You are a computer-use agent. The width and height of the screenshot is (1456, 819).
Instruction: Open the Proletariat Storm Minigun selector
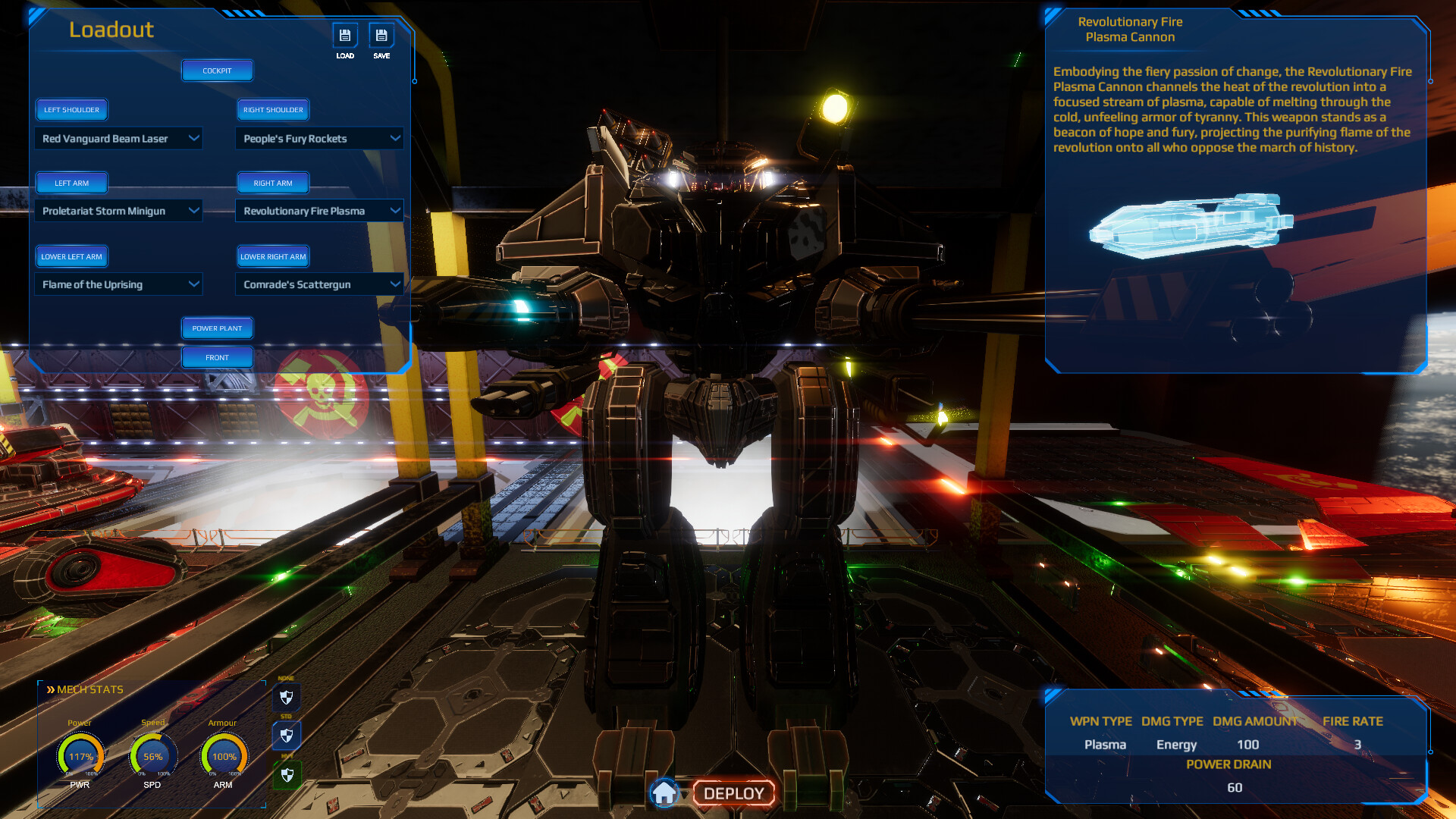pos(118,210)
